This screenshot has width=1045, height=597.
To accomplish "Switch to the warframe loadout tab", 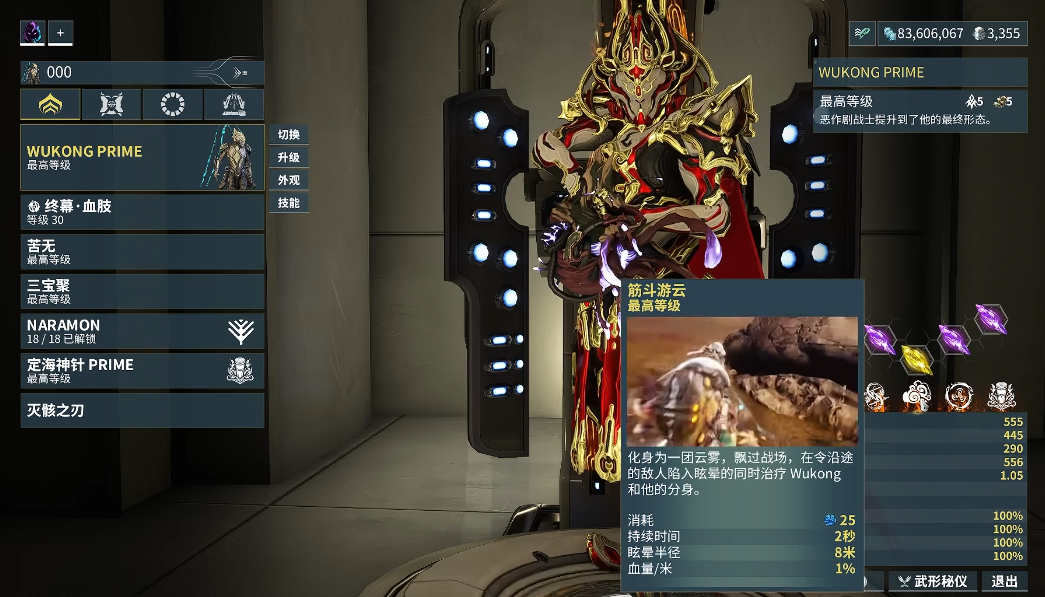I will tap(51, 104).
